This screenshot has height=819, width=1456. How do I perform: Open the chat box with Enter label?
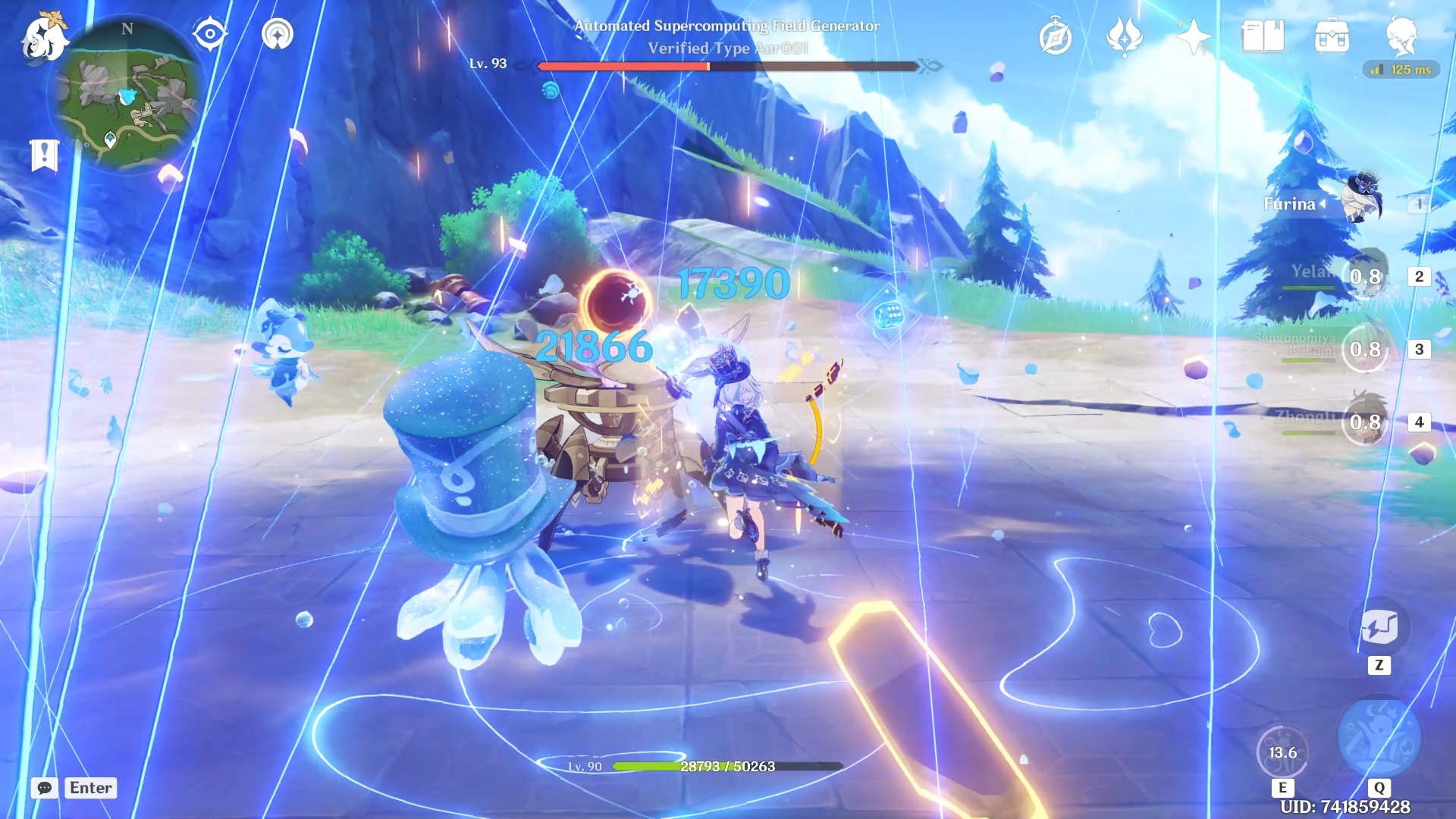[74, 788]
